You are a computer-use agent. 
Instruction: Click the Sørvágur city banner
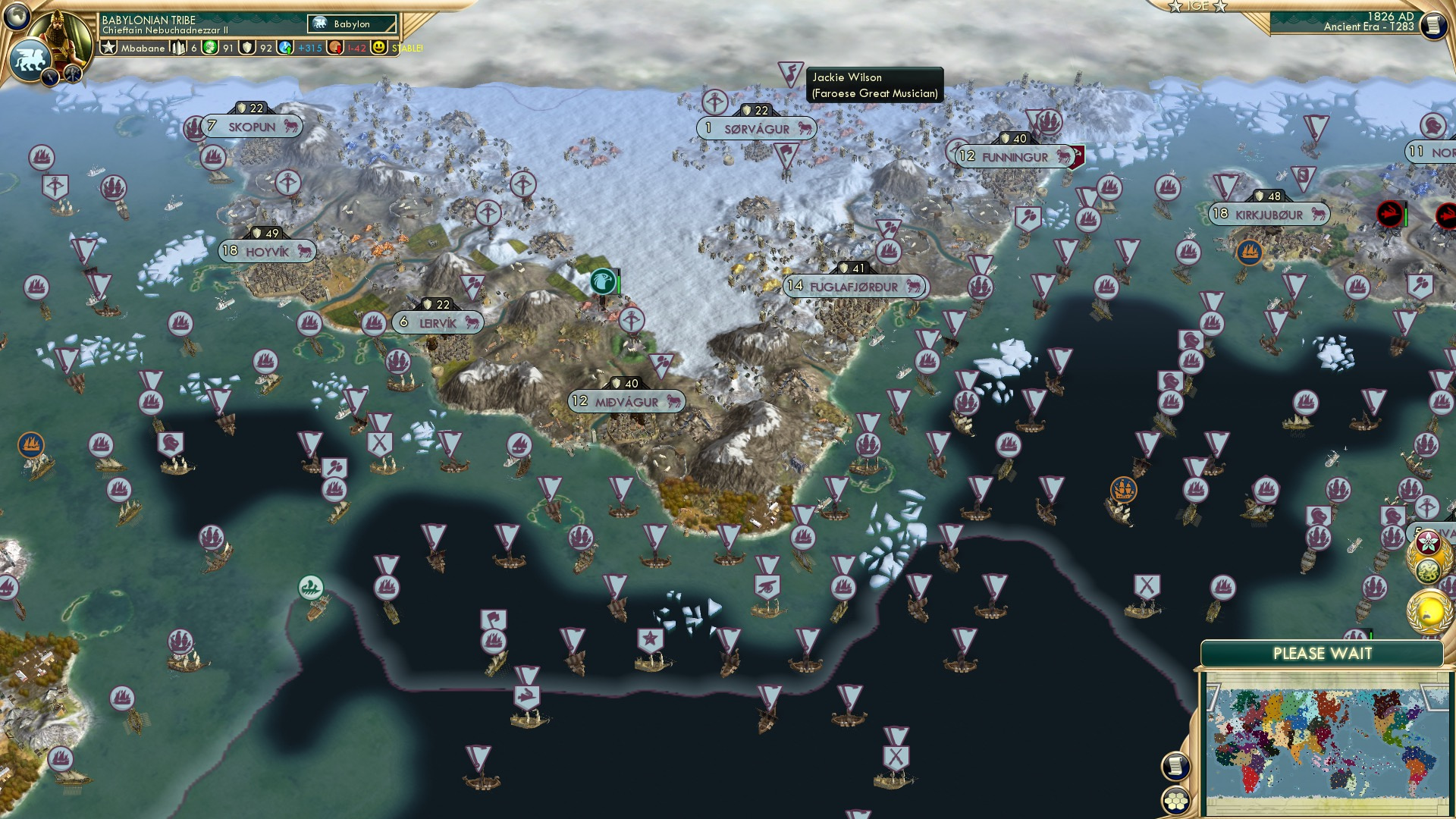click(756, 129)
